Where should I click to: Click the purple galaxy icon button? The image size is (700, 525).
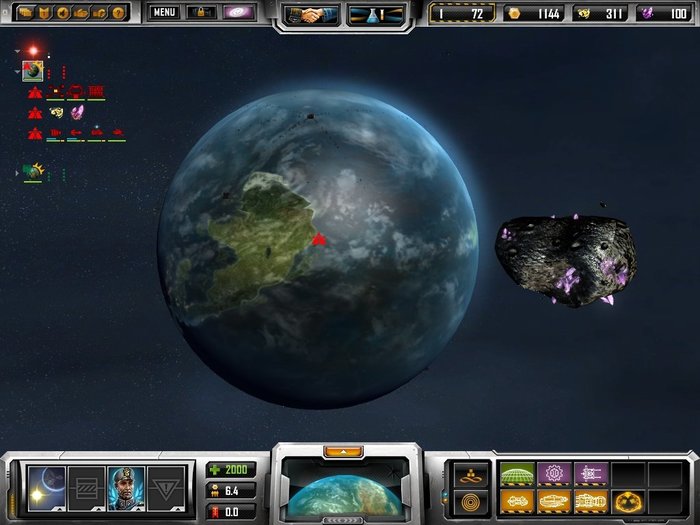click(x=239, y=13)
